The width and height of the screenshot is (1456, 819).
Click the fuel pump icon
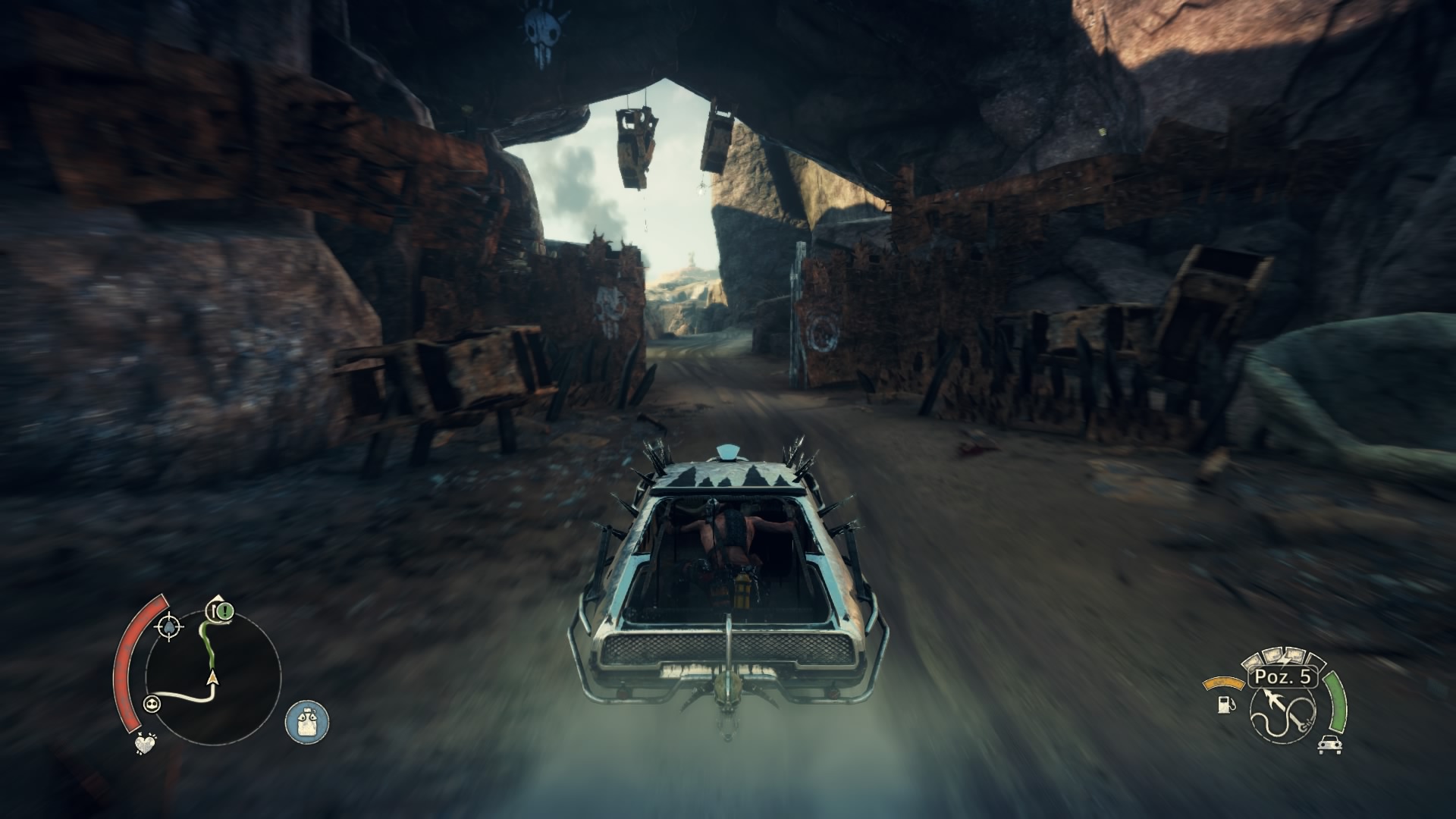point(1224,704)
